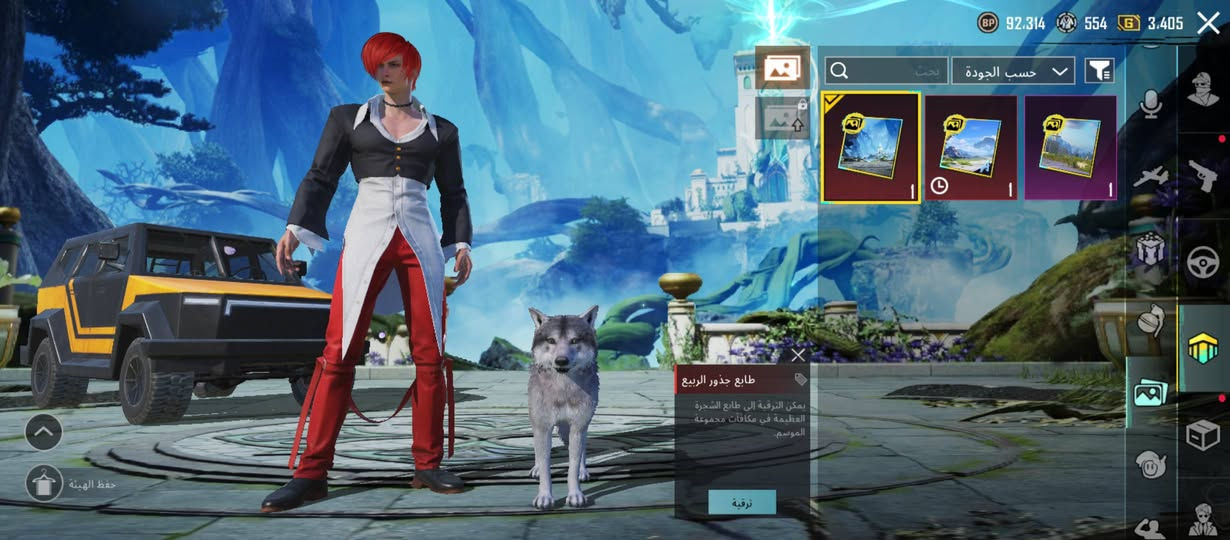The image size is (1230, 540).
Task: Select the purple-background lobby theme
Action: pos(1070,147)
